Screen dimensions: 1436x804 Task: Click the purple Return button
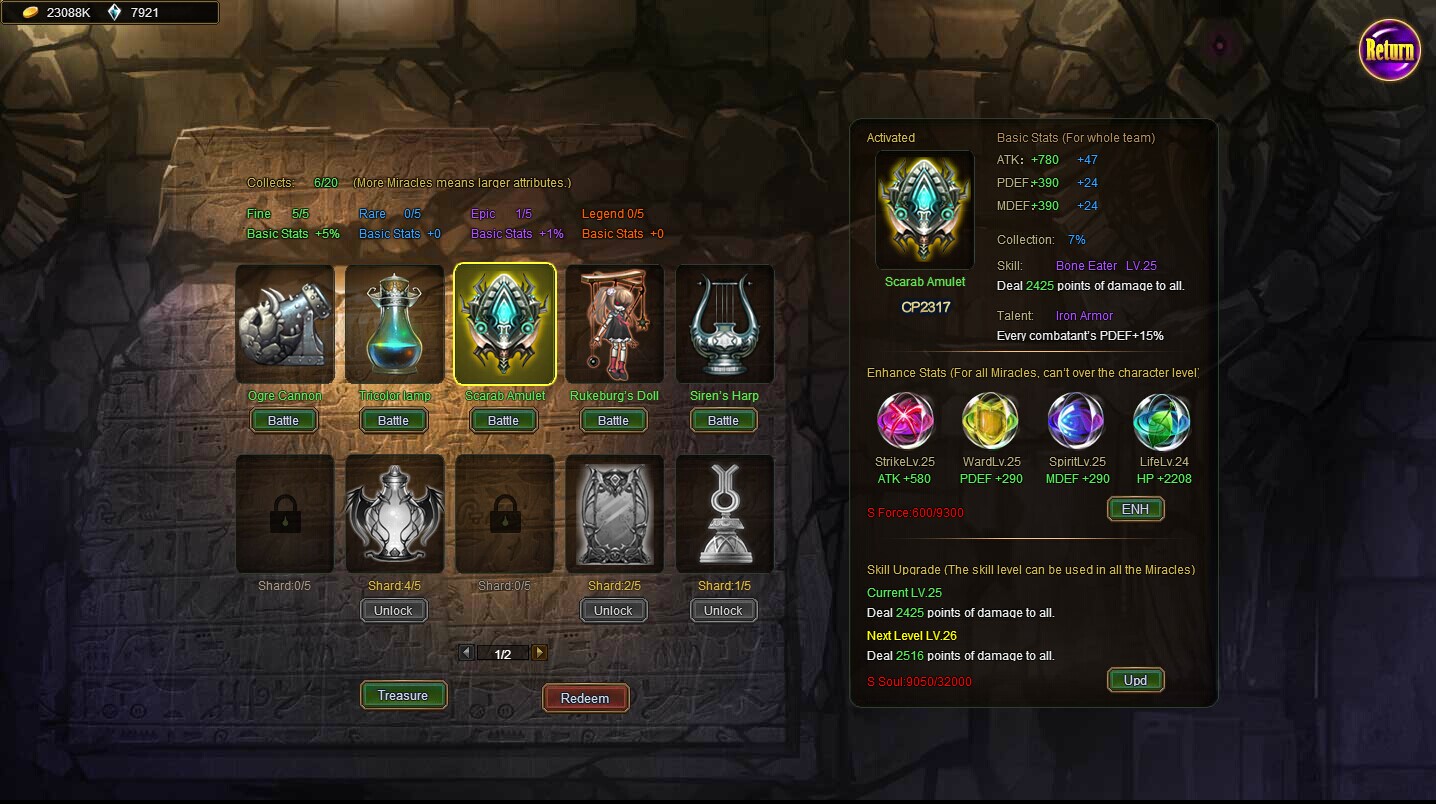tap(1389, 50)
